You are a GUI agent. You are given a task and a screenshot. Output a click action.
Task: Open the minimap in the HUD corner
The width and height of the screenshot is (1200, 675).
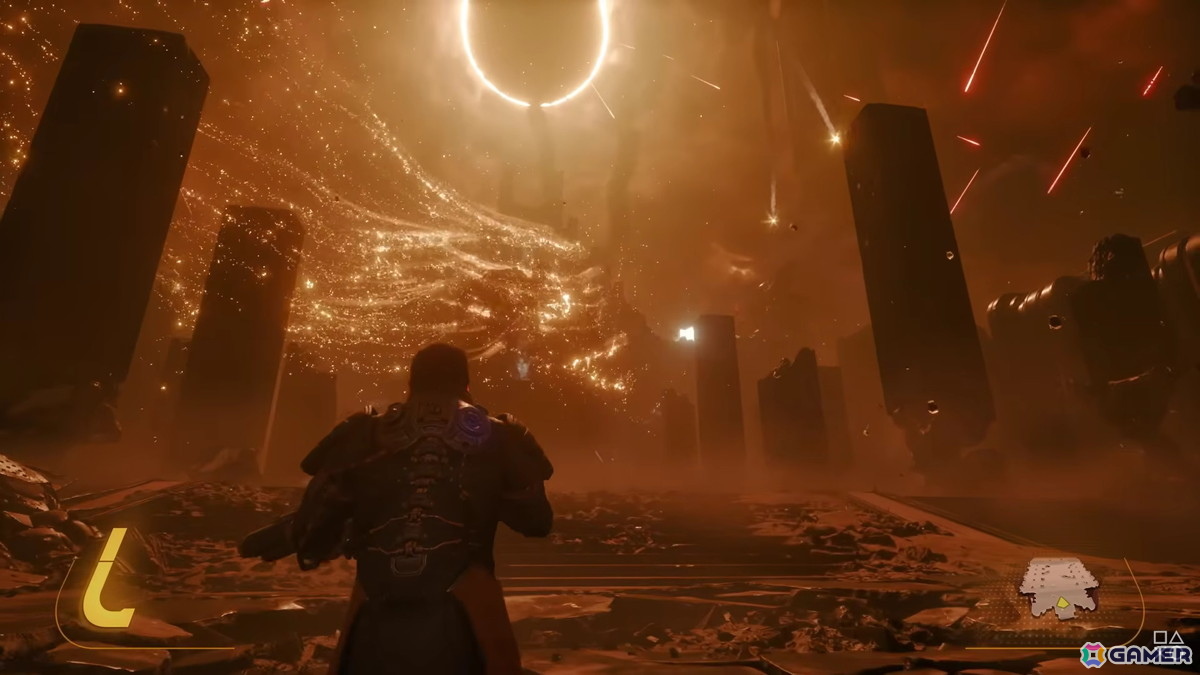1058,587
